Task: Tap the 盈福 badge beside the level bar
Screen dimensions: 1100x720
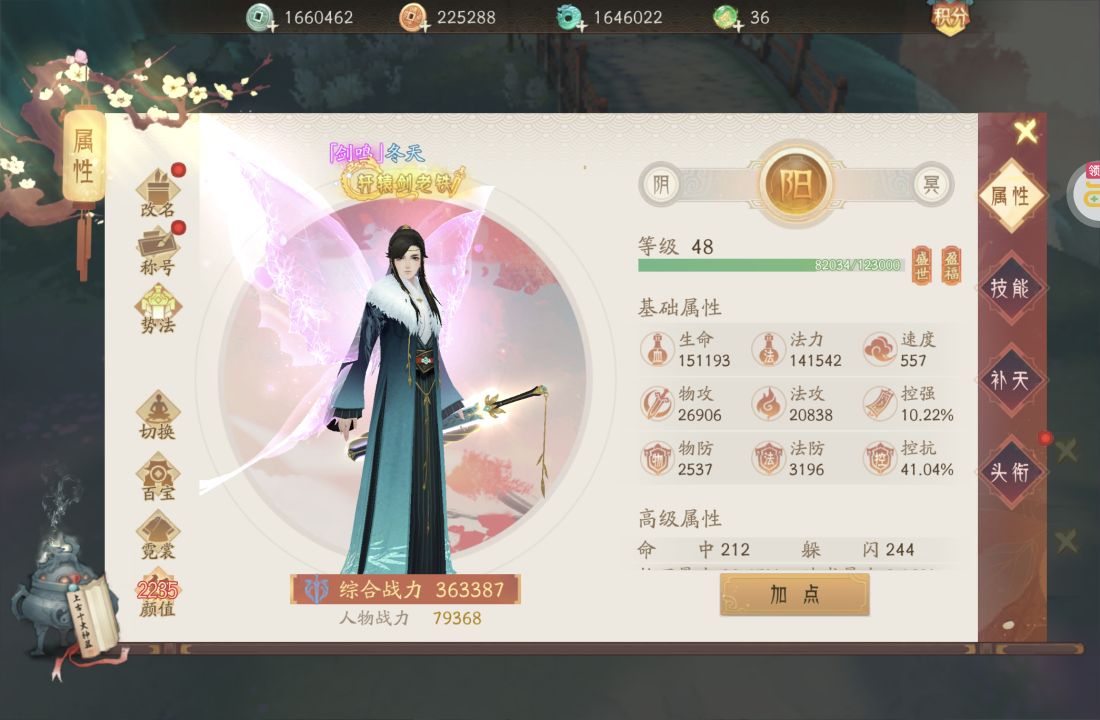Action: (951, 265)
